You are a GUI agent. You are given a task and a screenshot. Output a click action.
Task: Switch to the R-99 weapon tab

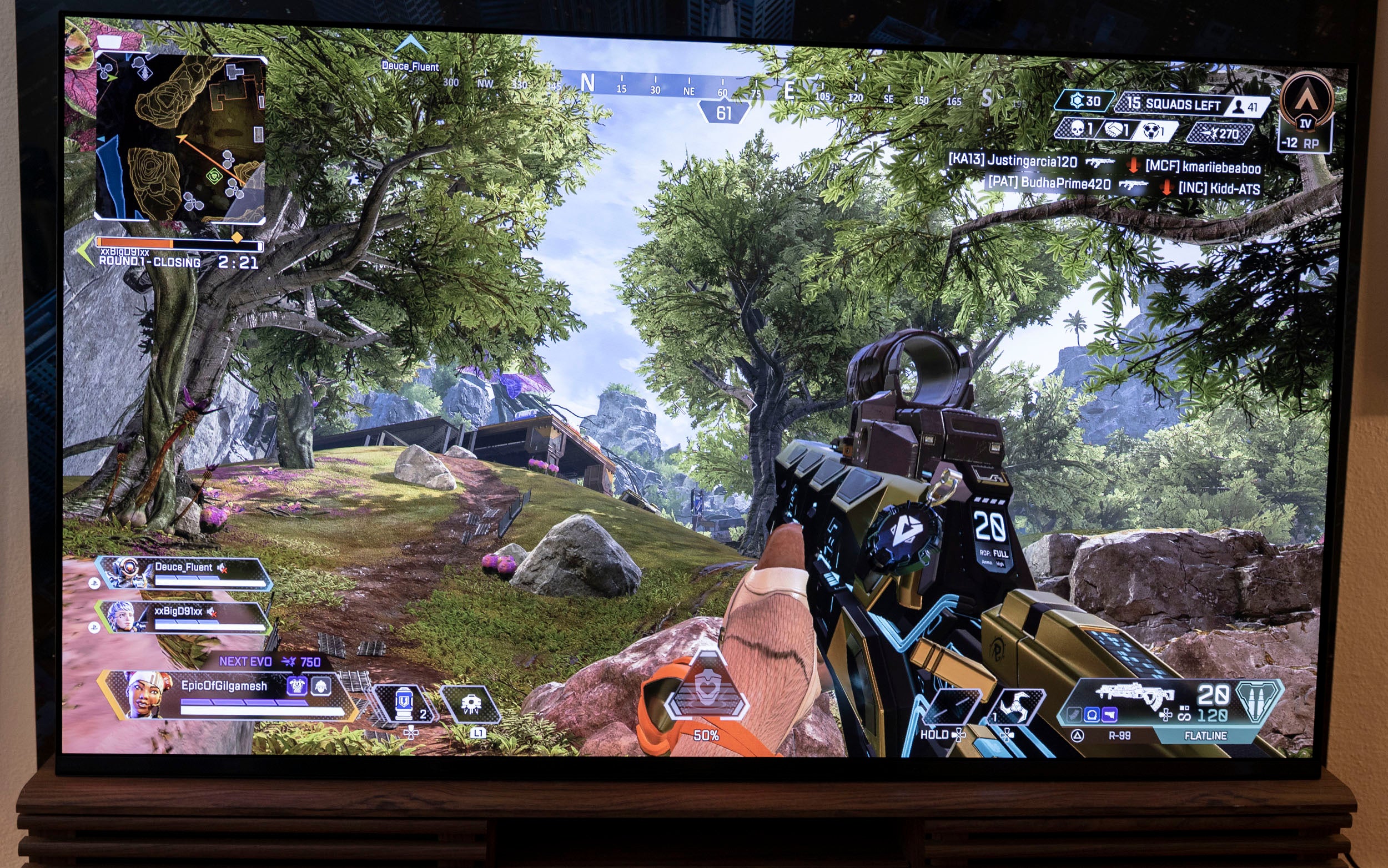tap(1119, 735)
